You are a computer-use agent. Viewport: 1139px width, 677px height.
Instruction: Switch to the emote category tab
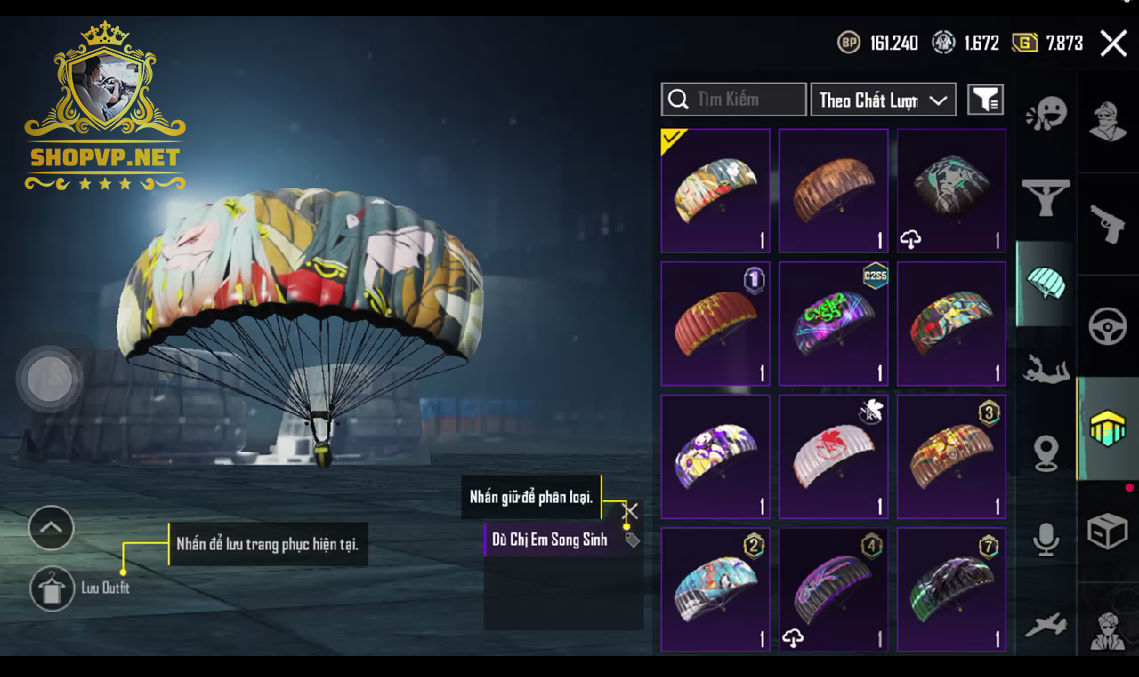tap(1046, 114)
